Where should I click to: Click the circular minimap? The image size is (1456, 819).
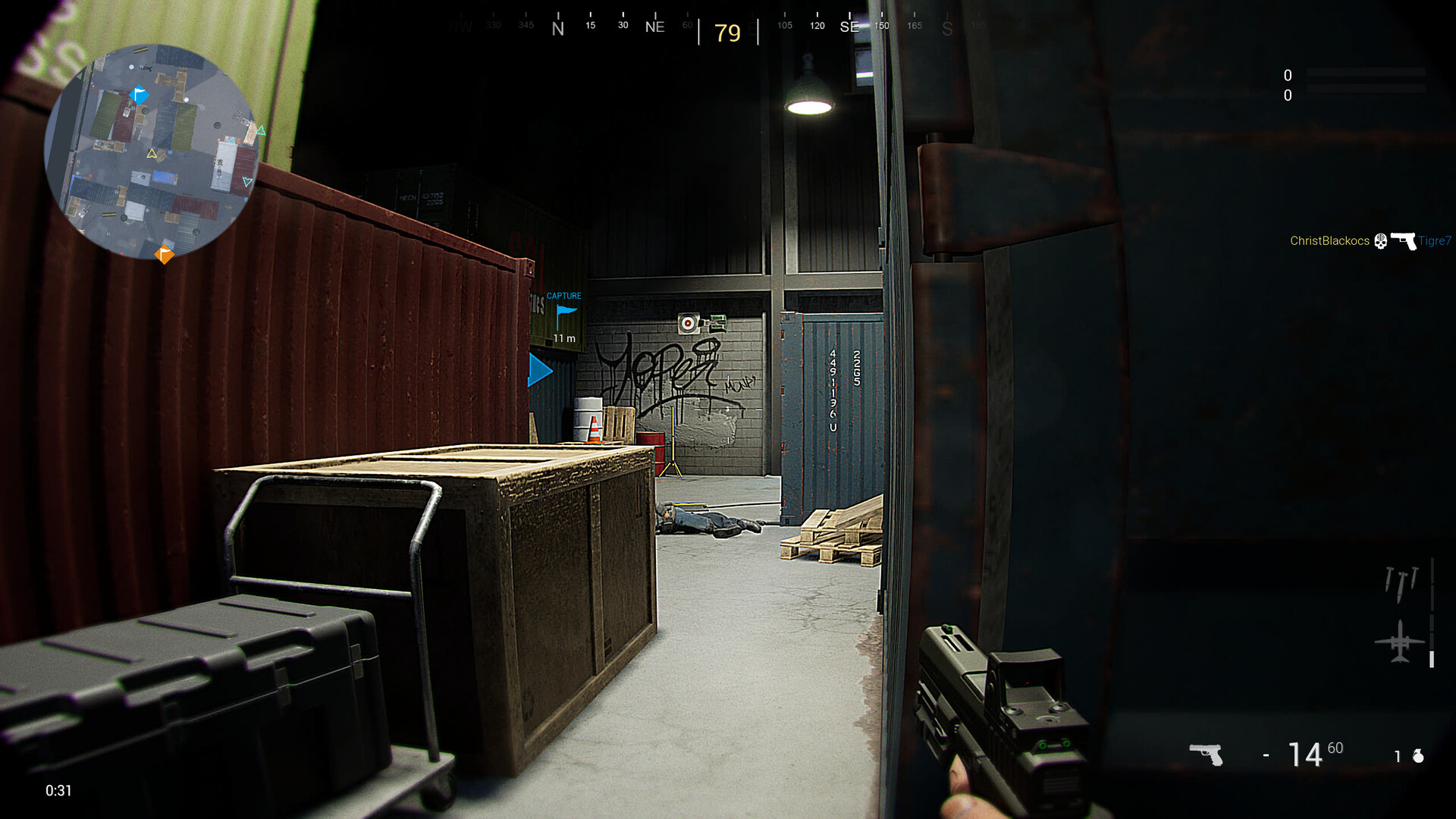pyautogui.click(x=152, y=152)
